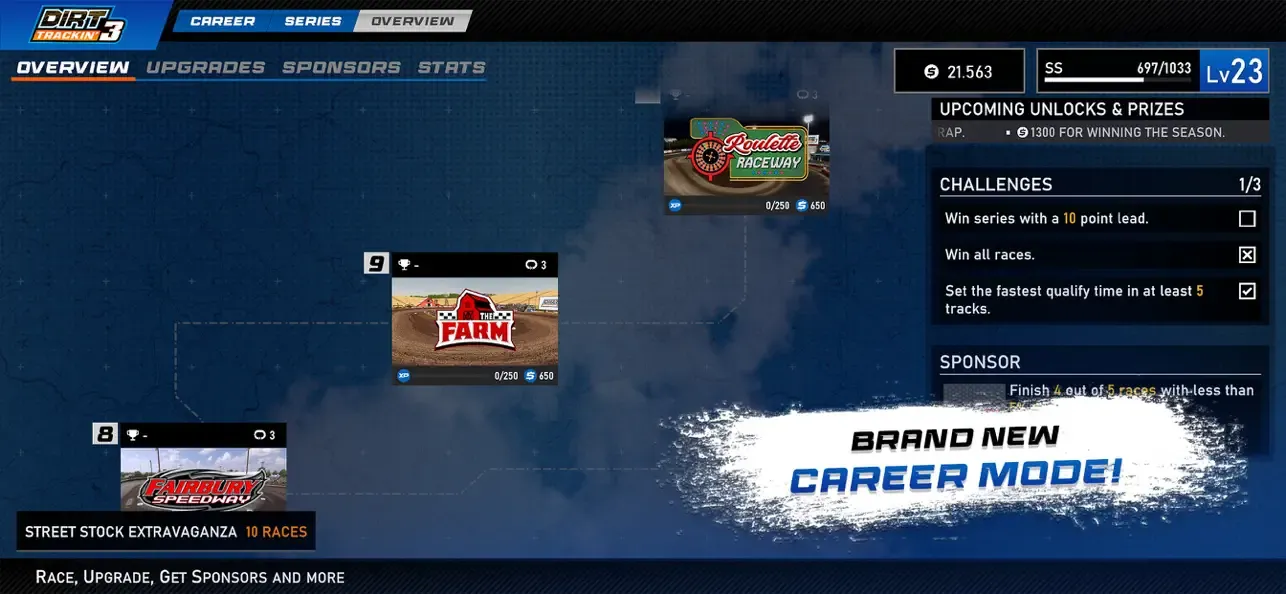The image size is (1286, 594).
Task: Show the Stats tab
Action: click(451, 68)
